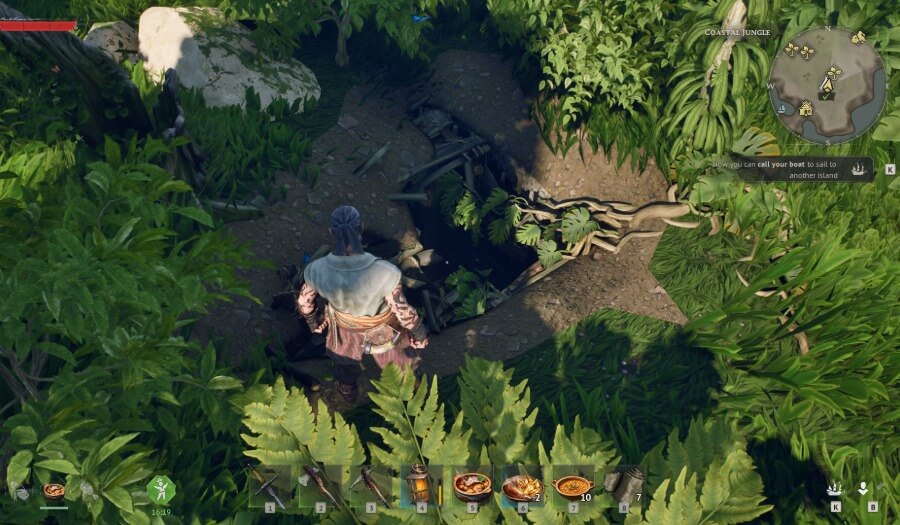Select the orange soup with stack of 10

pos(574,487)
